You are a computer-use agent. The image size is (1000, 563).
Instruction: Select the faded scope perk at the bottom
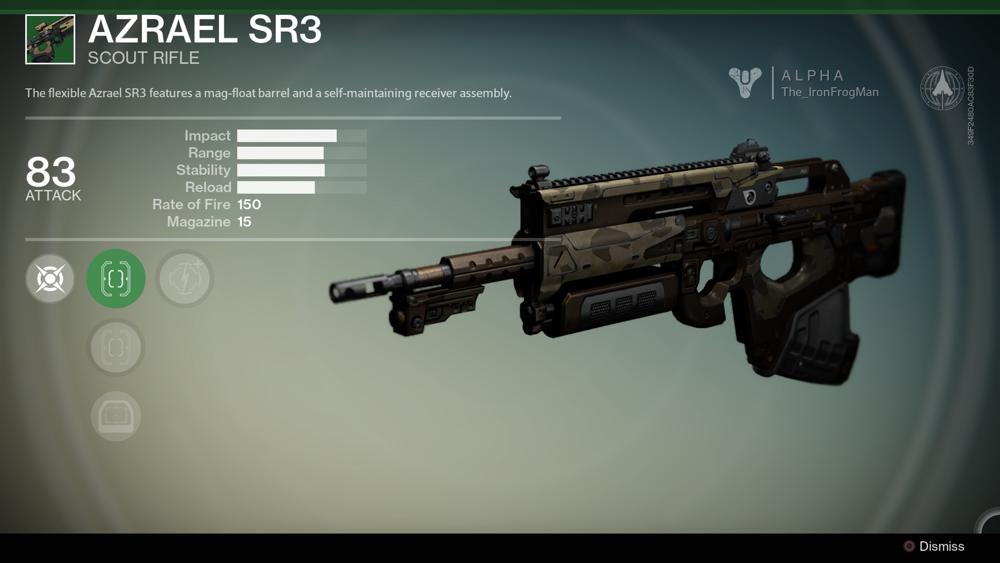[116, 416]
